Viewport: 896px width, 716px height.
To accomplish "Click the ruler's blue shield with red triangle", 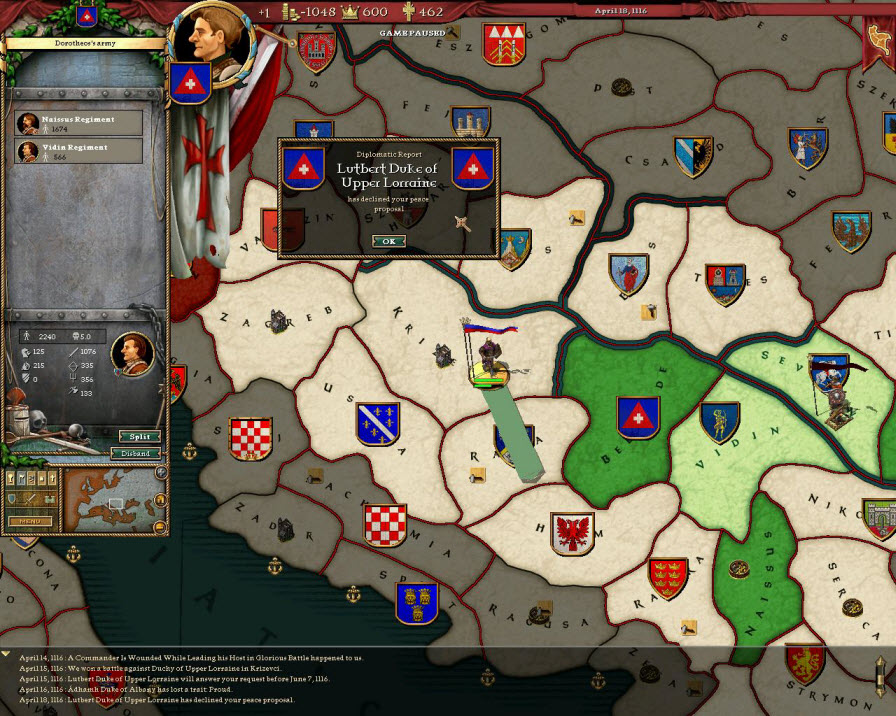I will click(x=189, y=82).
